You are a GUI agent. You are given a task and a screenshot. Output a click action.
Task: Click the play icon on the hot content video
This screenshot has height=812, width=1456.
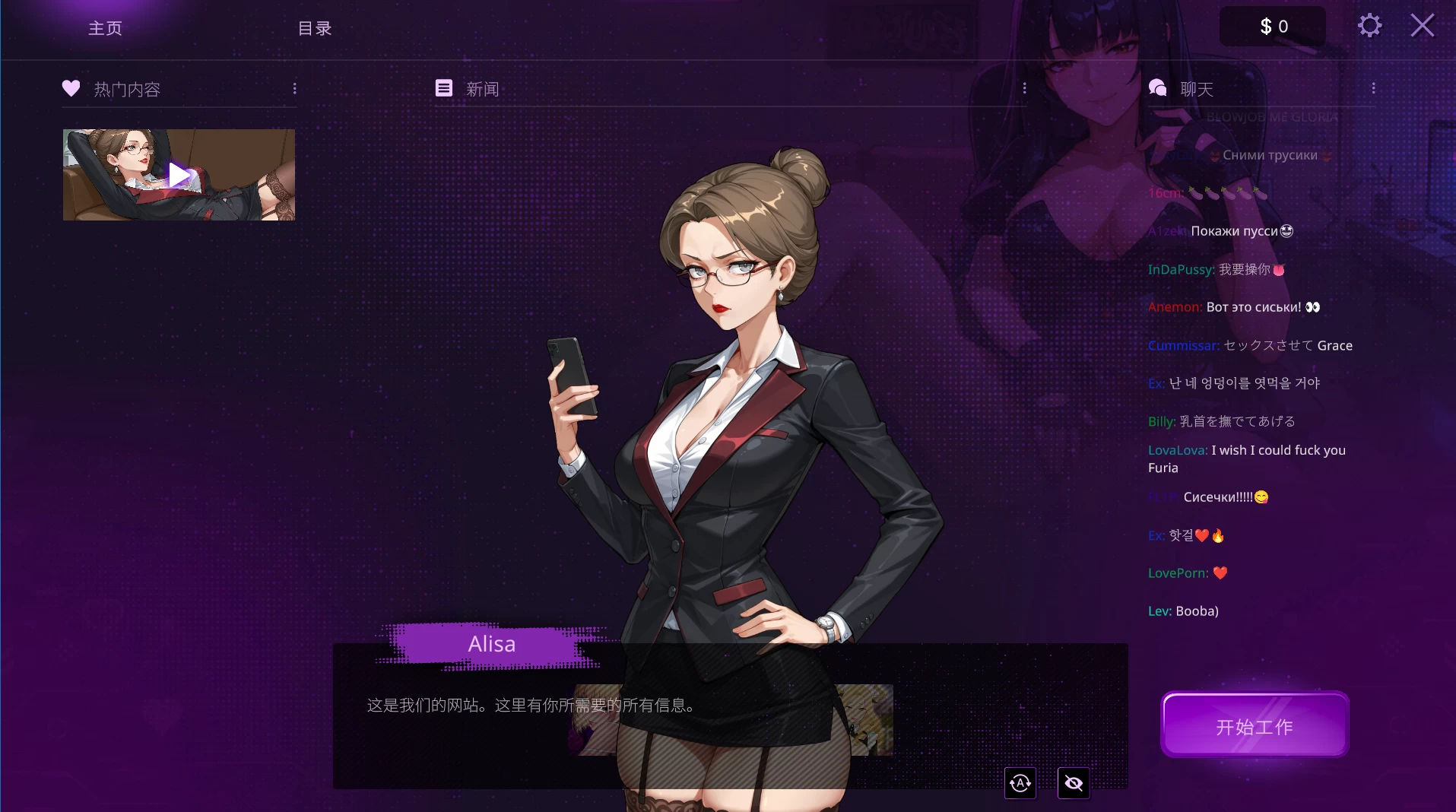[x=179, y=175]
